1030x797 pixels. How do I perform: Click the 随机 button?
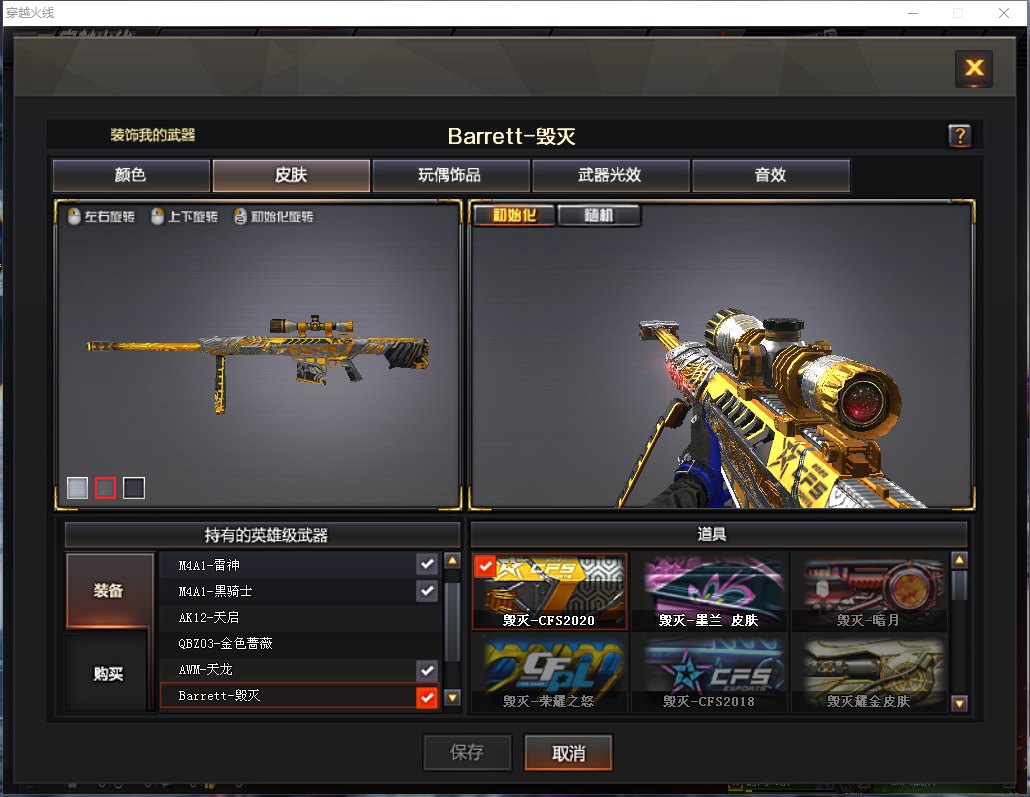tap(598, 215)
